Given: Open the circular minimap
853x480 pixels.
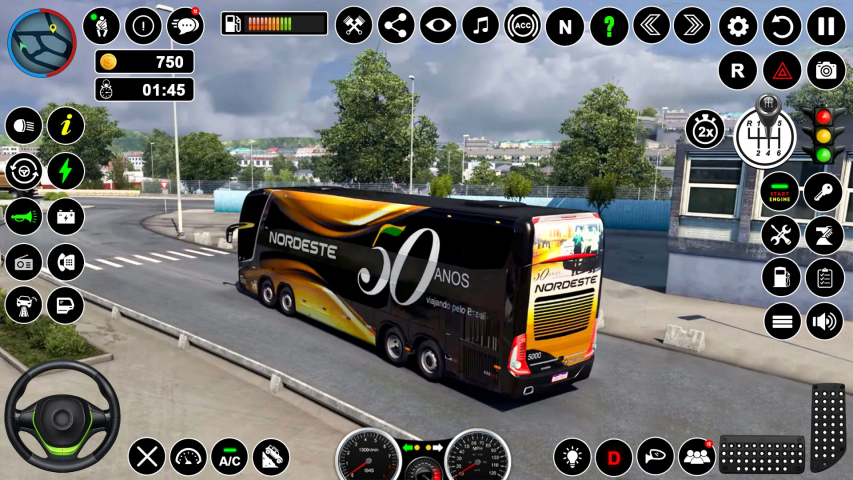Looking at the screenshot, I should coord(41,42).
